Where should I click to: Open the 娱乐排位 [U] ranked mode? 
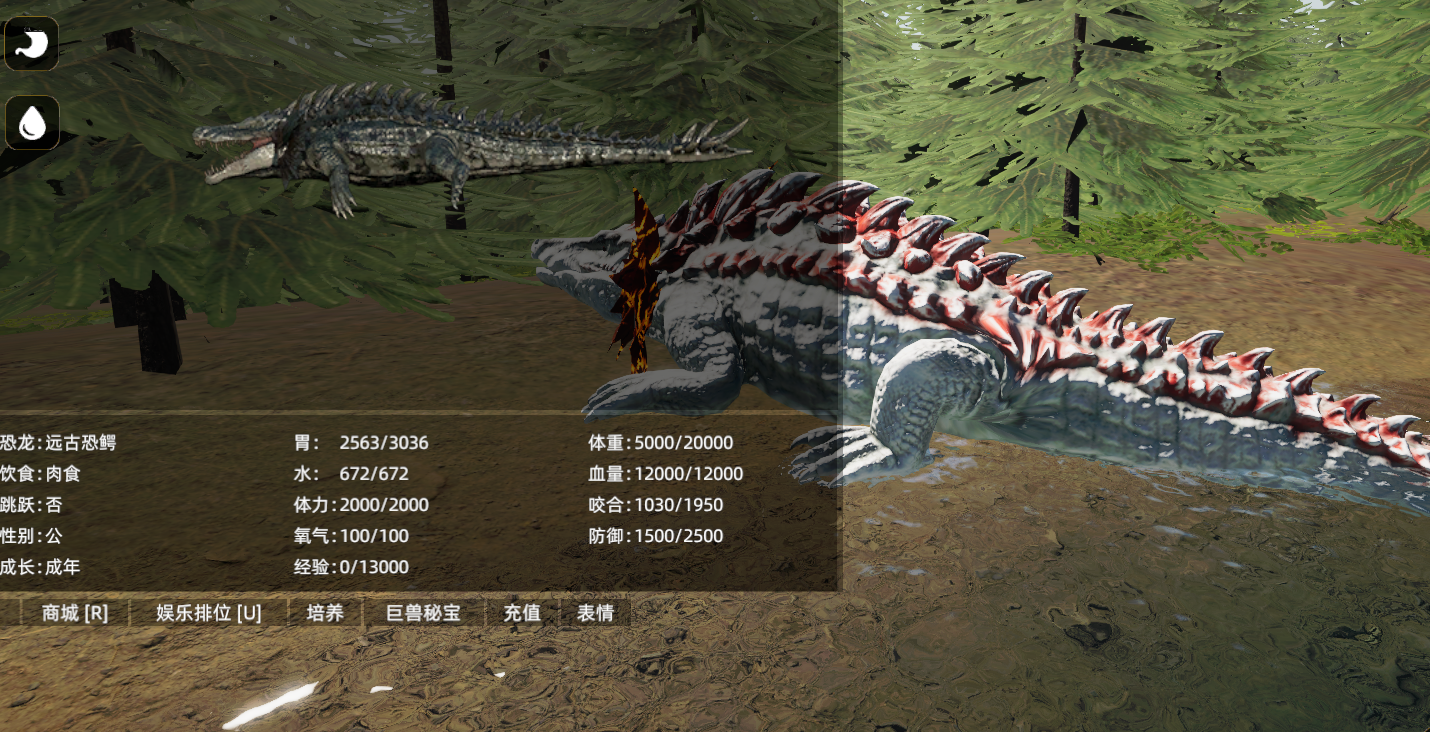tap(209, 613)
